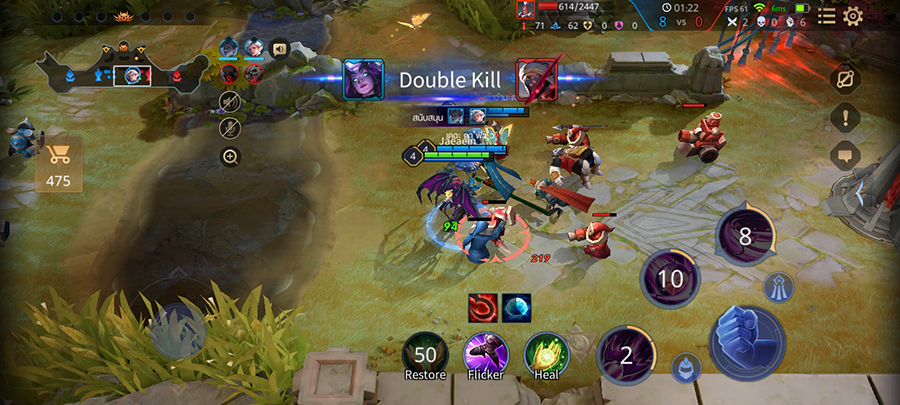Open the exclamation mark signal button
This screenshot has height=405, width=900.
point(845,117)
